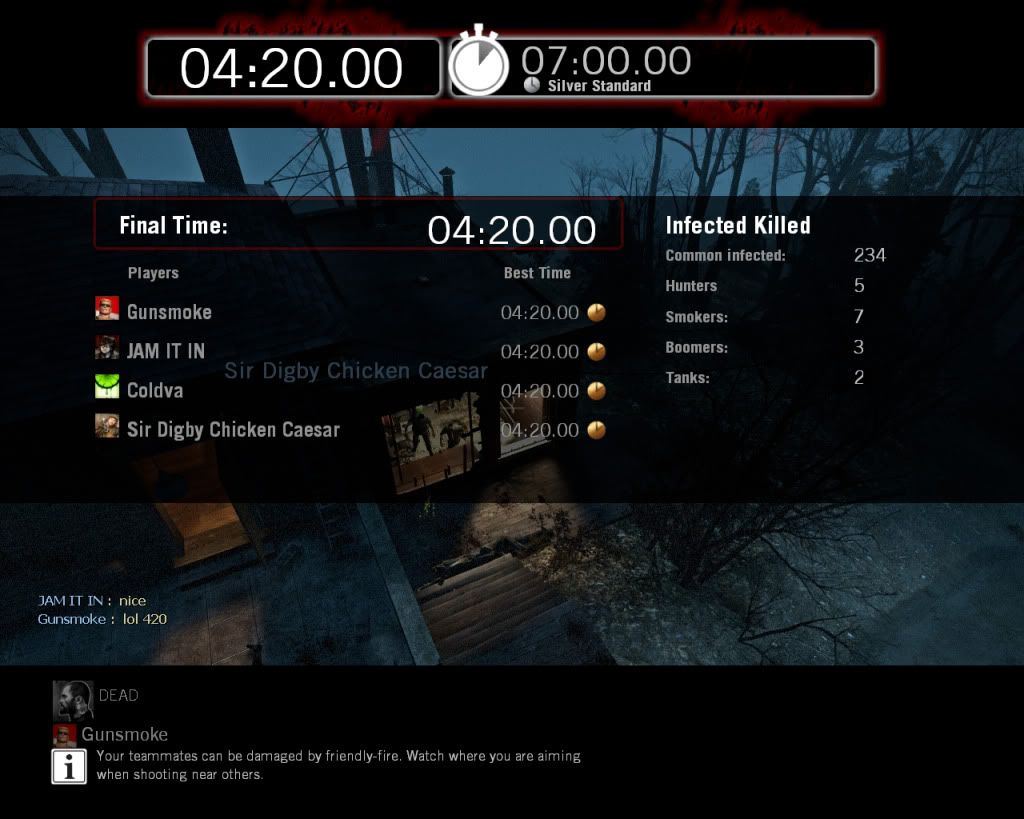The height and width of the screenshot is (819, 1024).
Task: Click Coldva's green avatar icon
Action: pyautogui.click(x=107, y=389)
